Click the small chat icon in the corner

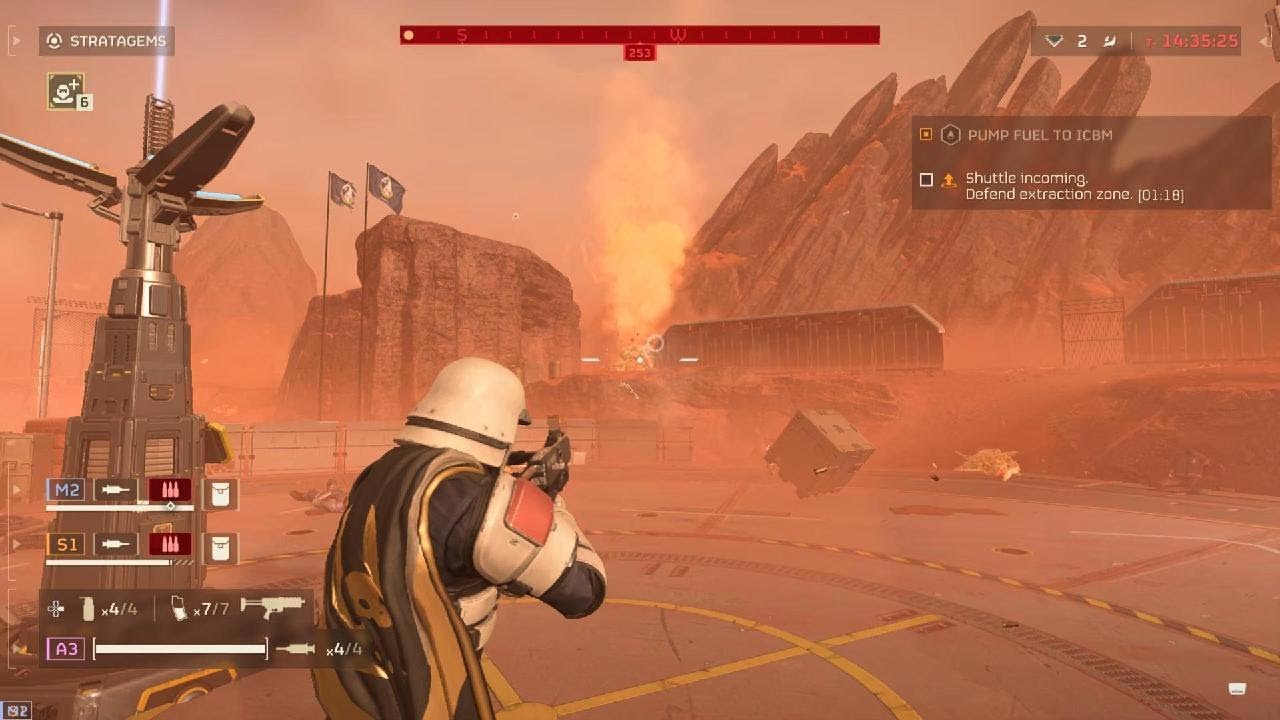[x=1237, y=688]
